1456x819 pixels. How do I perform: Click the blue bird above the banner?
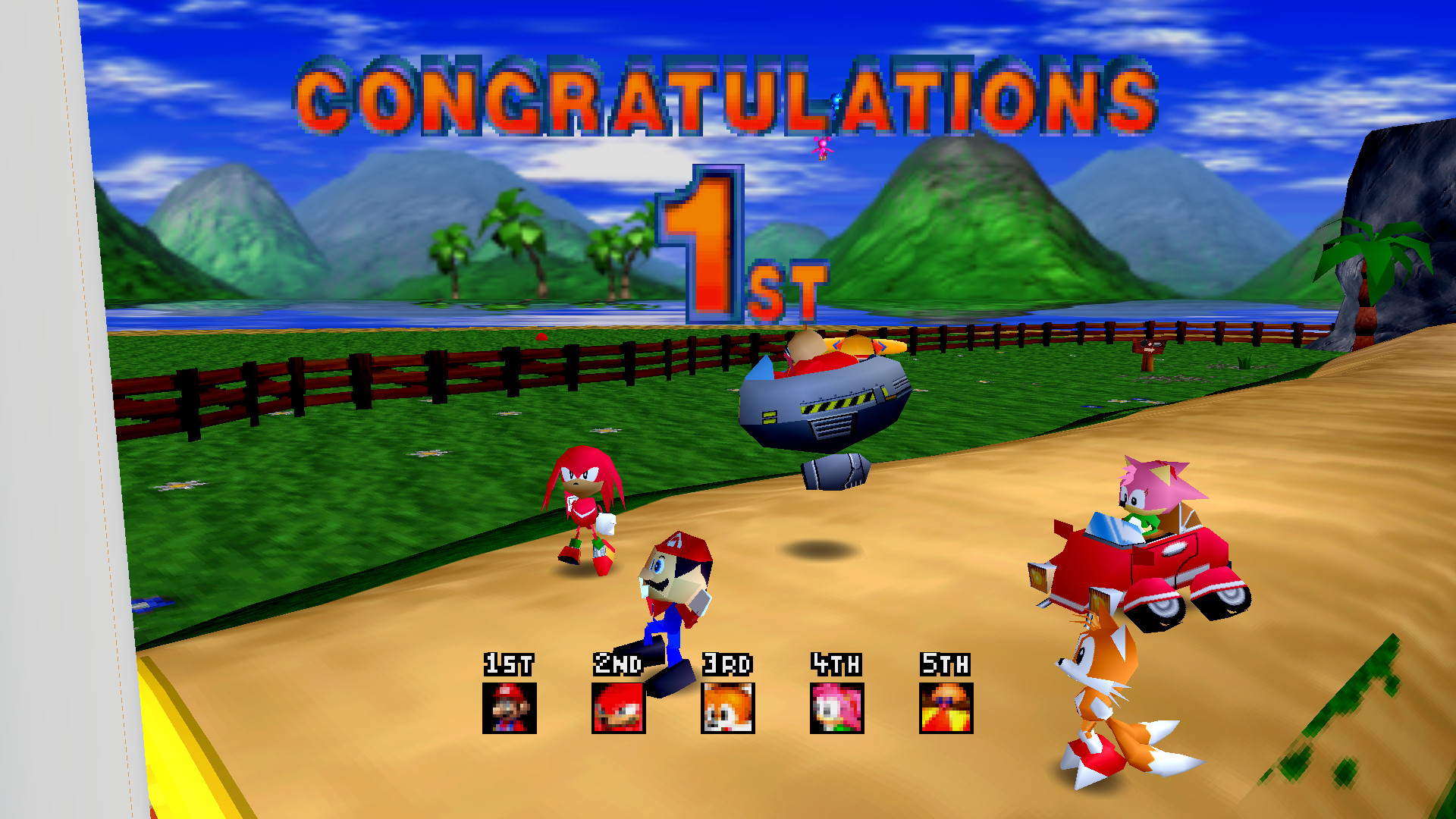834,99
